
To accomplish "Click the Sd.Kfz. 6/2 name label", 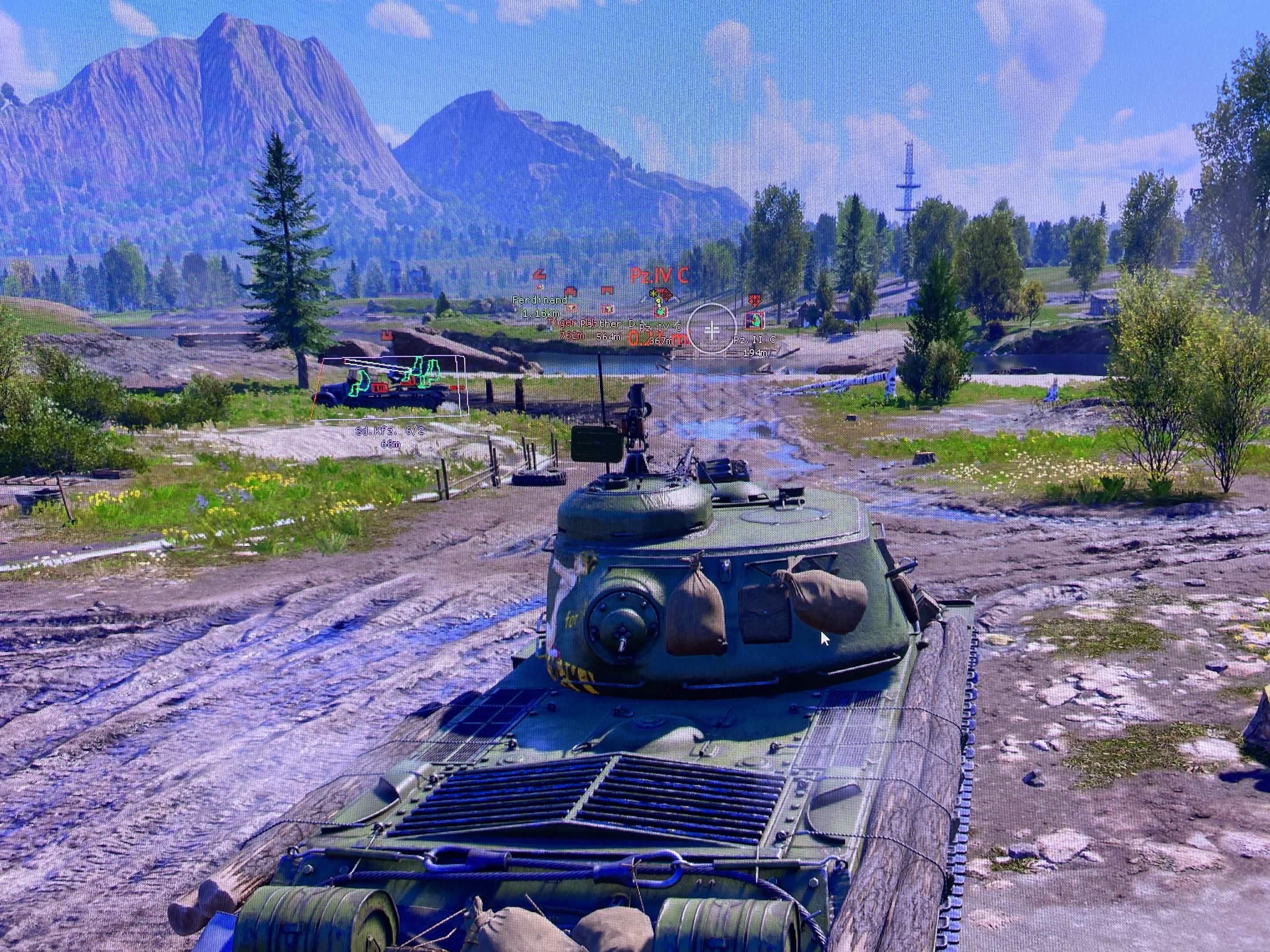I will coord(389,431).
